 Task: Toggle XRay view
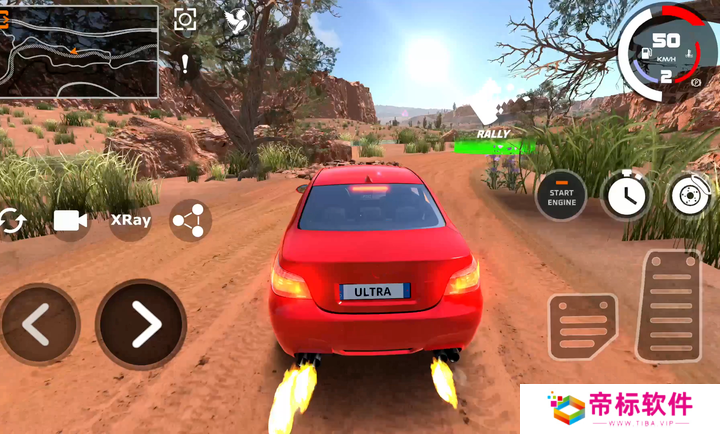point(131,220)
